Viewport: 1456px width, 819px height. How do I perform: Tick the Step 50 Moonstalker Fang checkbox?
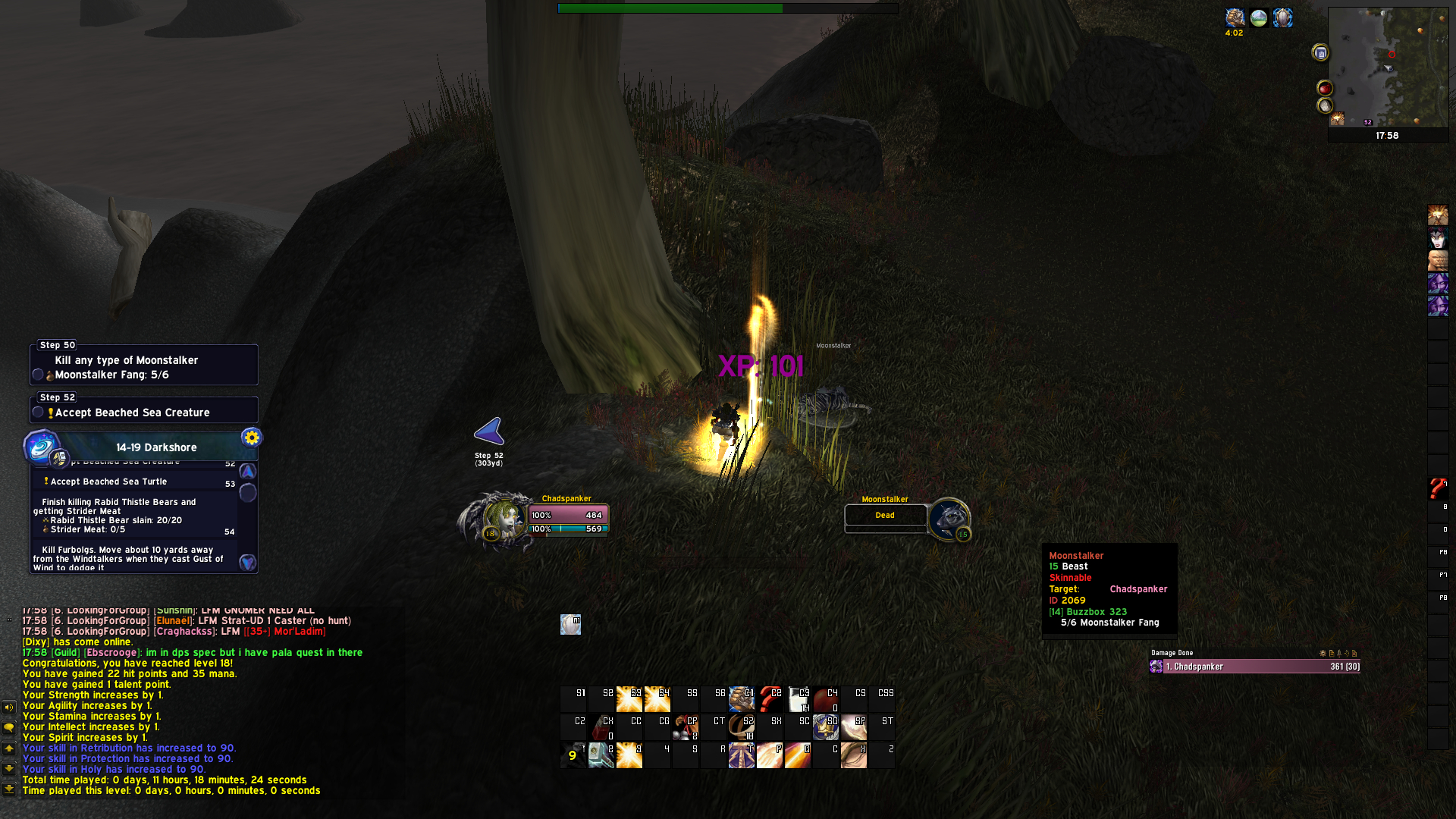[38, 375]
